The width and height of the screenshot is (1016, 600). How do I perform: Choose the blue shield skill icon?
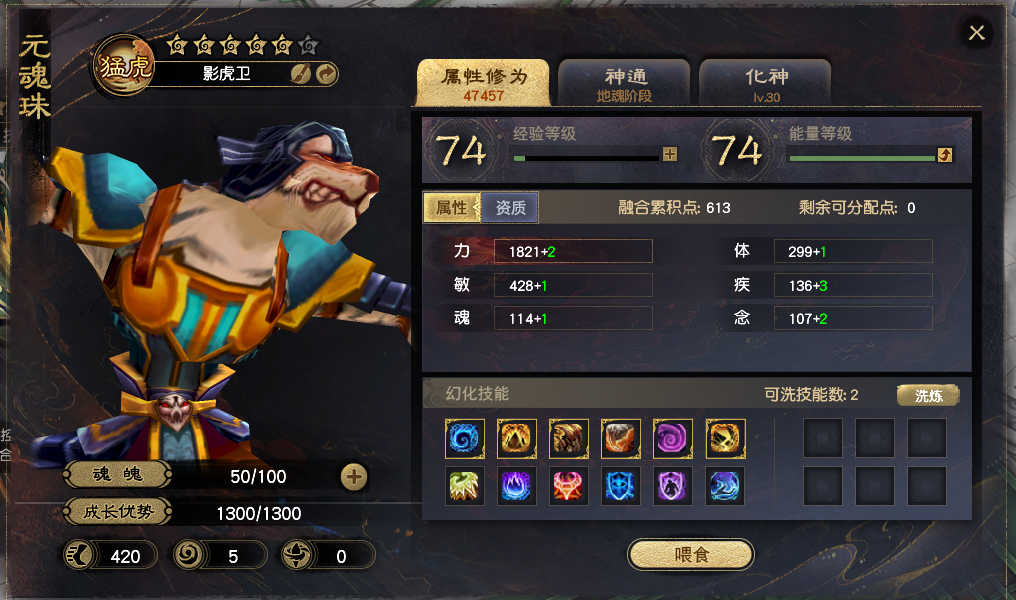(x=621, y=486)
